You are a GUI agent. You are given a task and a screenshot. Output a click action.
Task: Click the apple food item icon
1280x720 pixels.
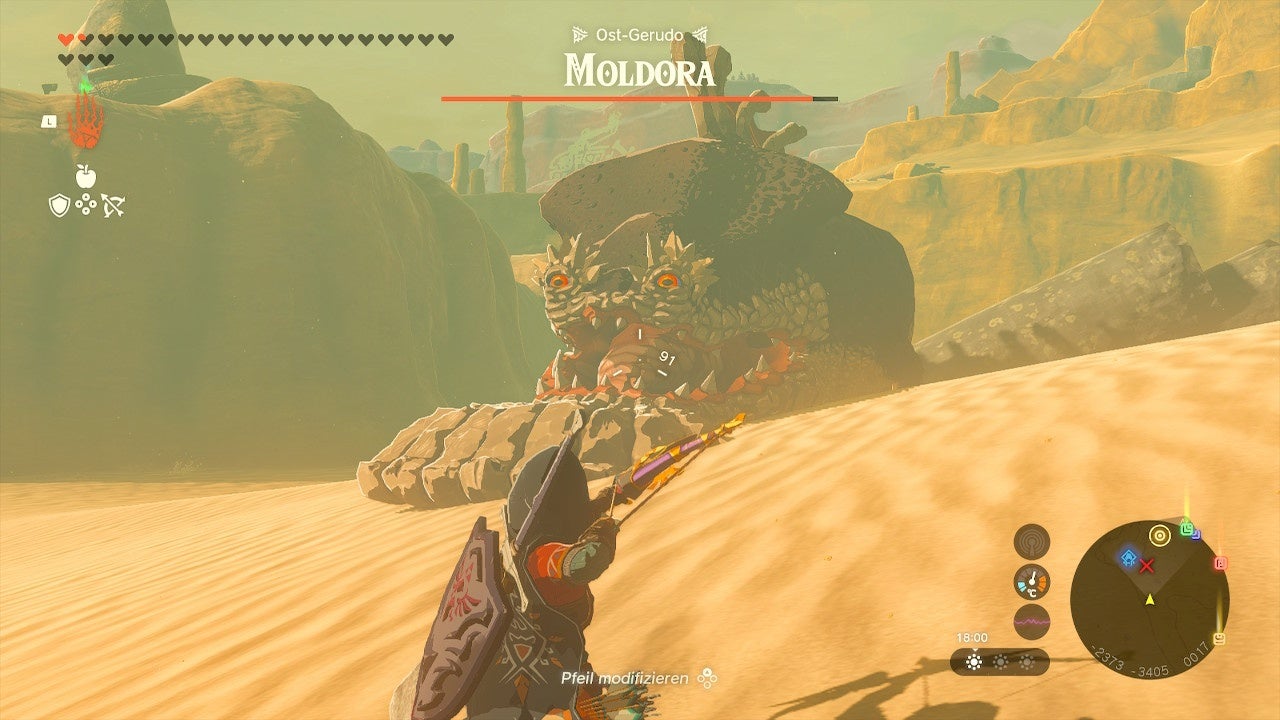tap(85, 176)
